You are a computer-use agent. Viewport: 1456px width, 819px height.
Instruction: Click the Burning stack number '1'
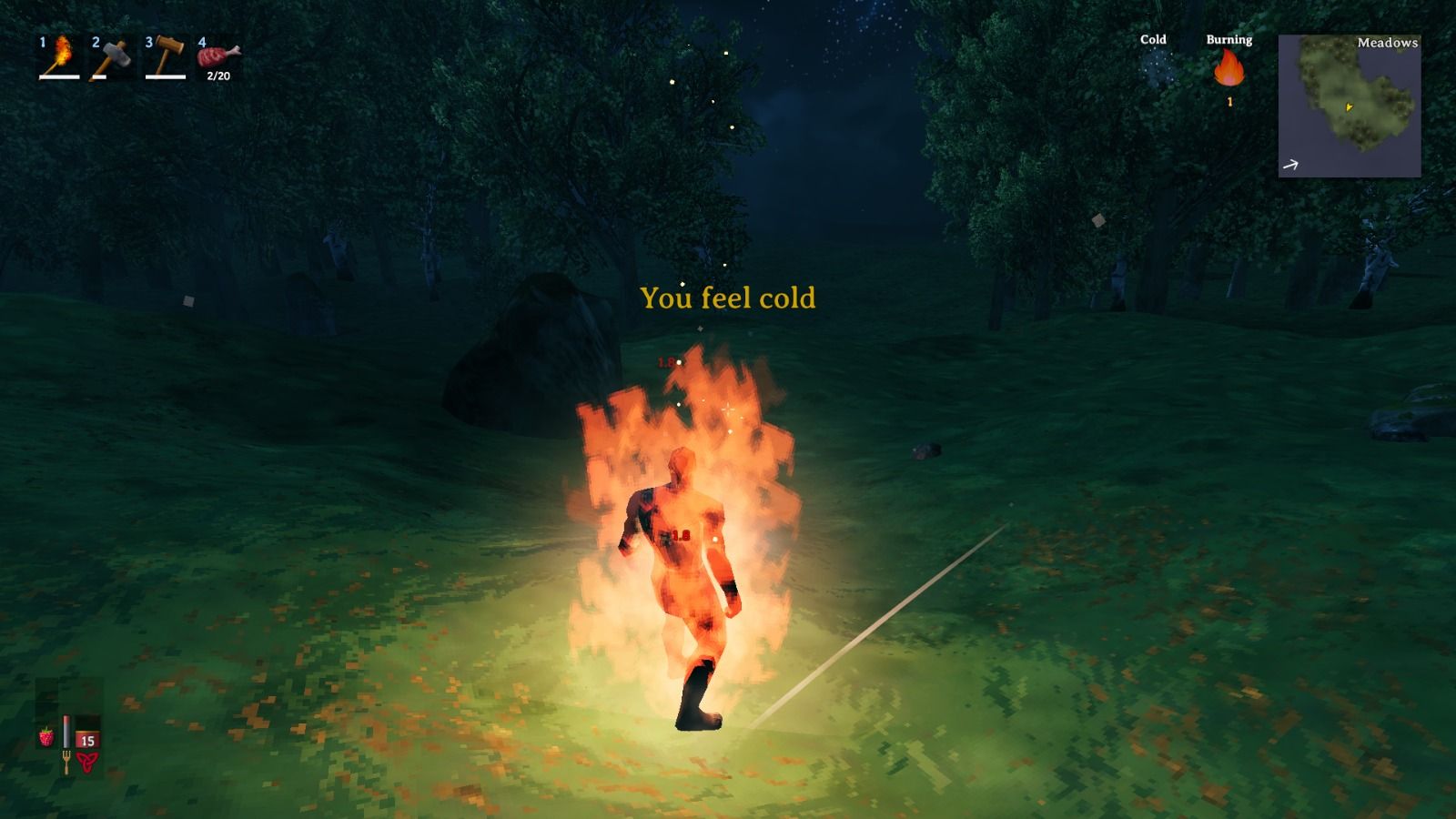1229,102
